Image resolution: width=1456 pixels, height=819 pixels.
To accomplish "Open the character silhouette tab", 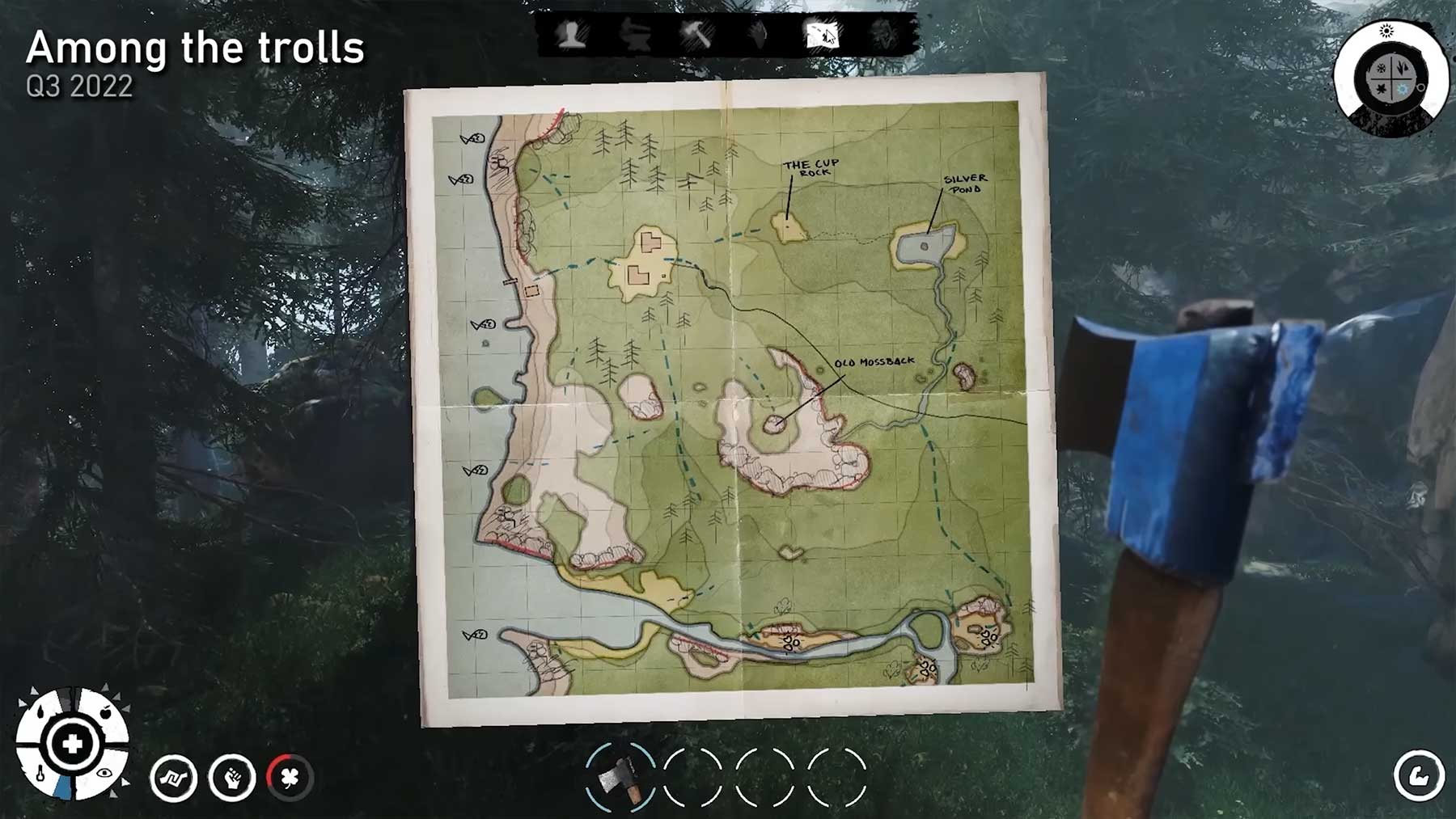I will 572,36.
